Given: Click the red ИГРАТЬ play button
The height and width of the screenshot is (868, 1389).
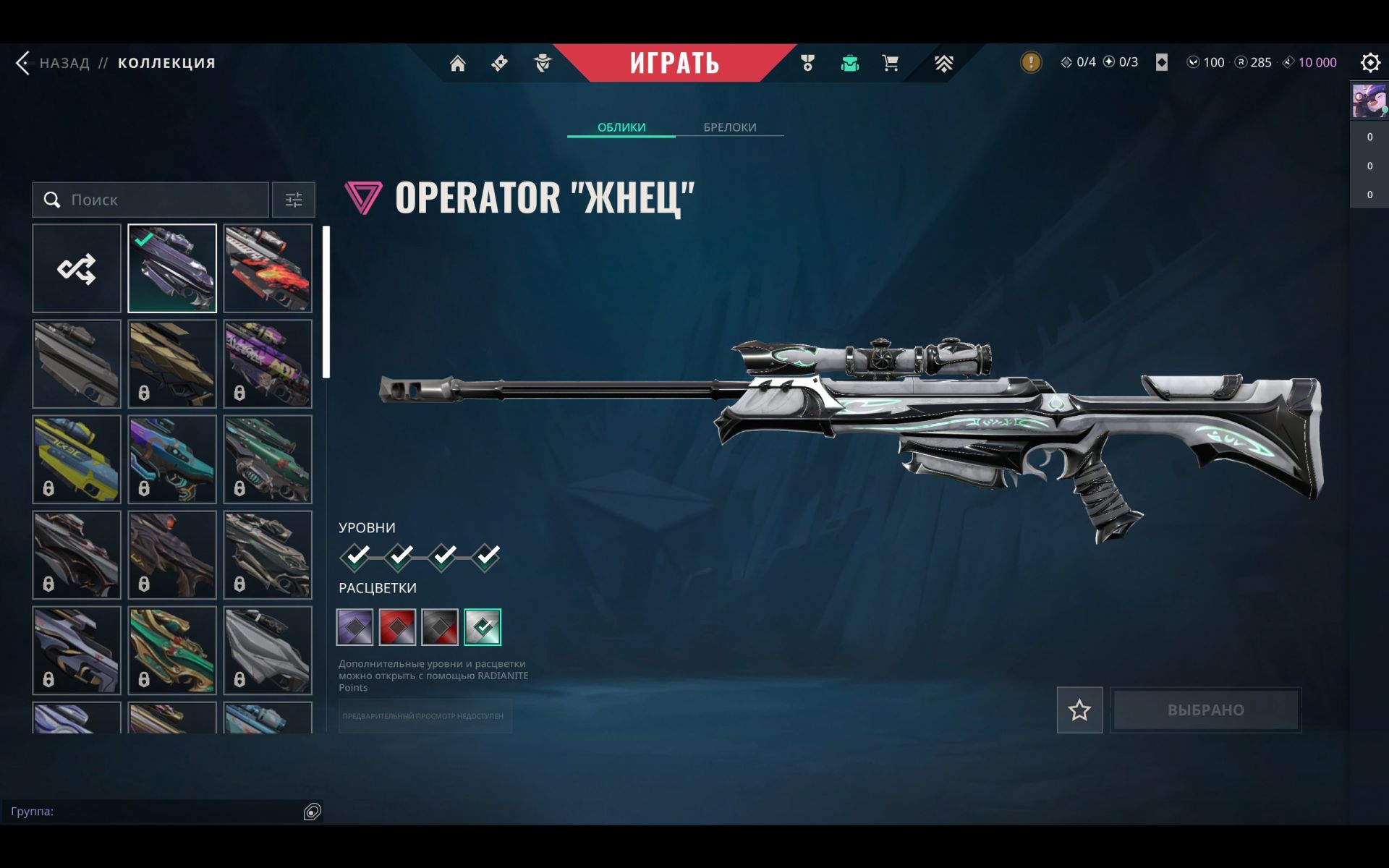Looking at the screenshot, I should point(674,63).
